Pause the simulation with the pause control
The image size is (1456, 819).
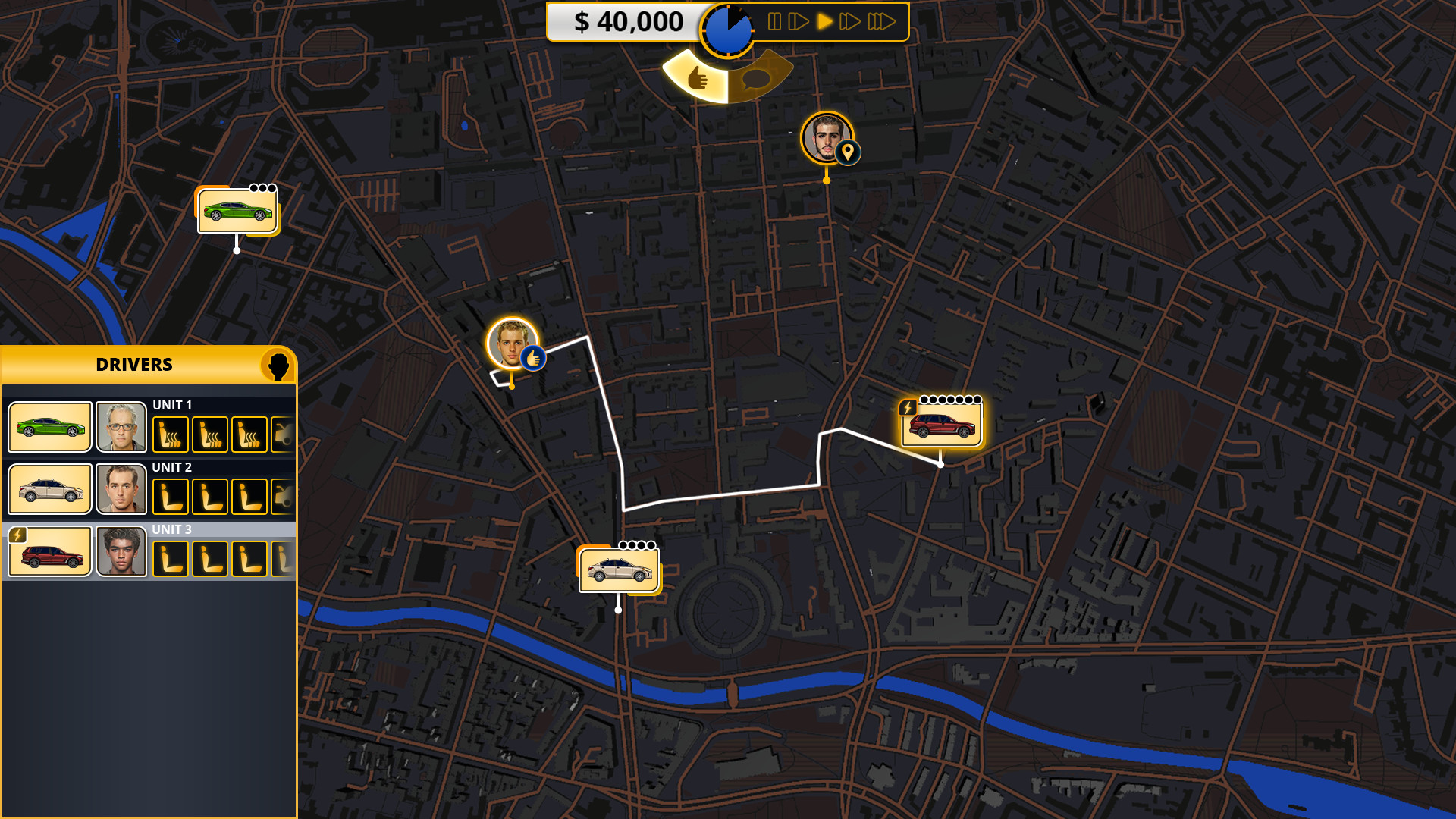(x=773, y=22)
